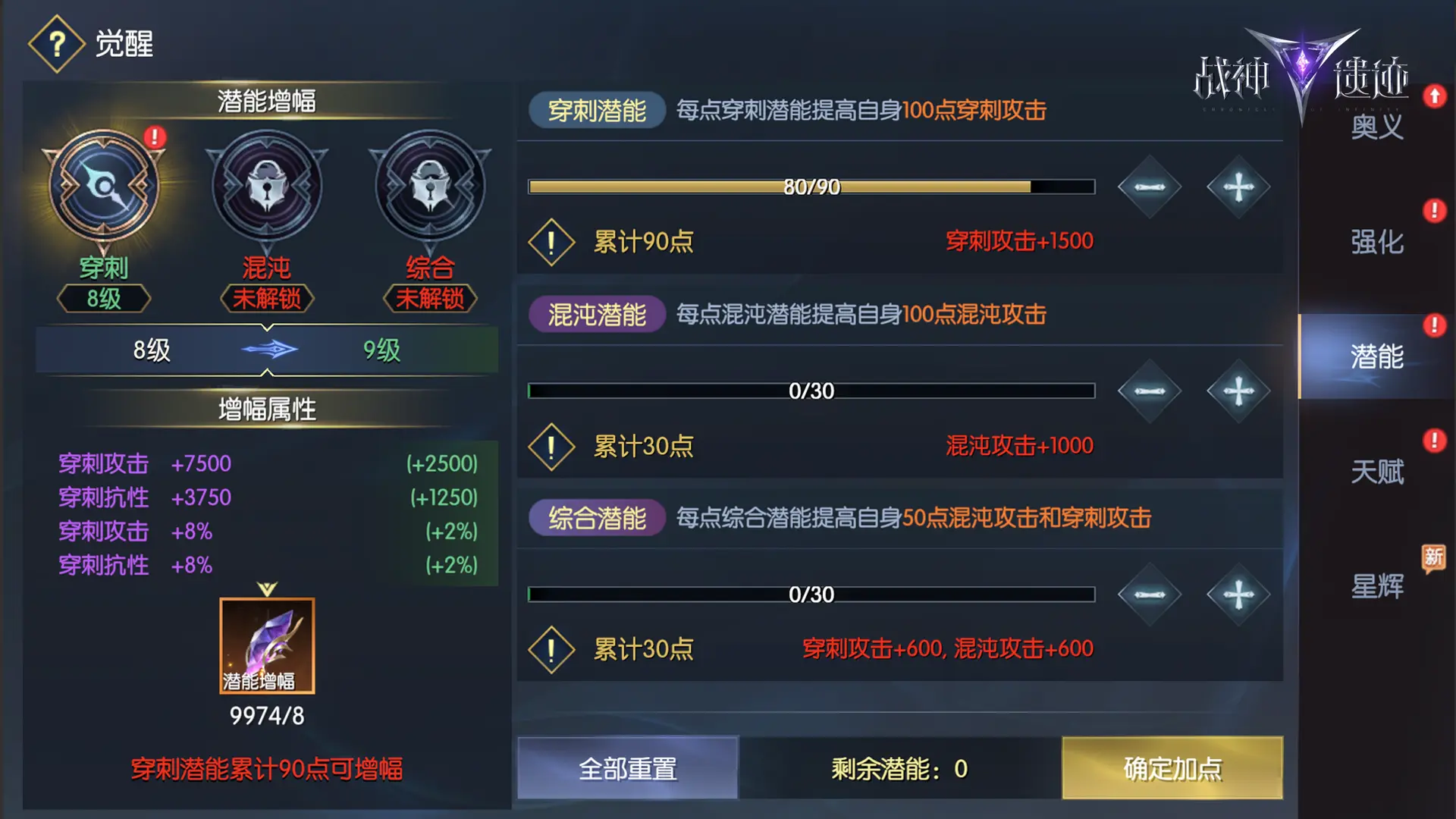Click the 混沌潜能 purple badge

[x=596, y=313]
